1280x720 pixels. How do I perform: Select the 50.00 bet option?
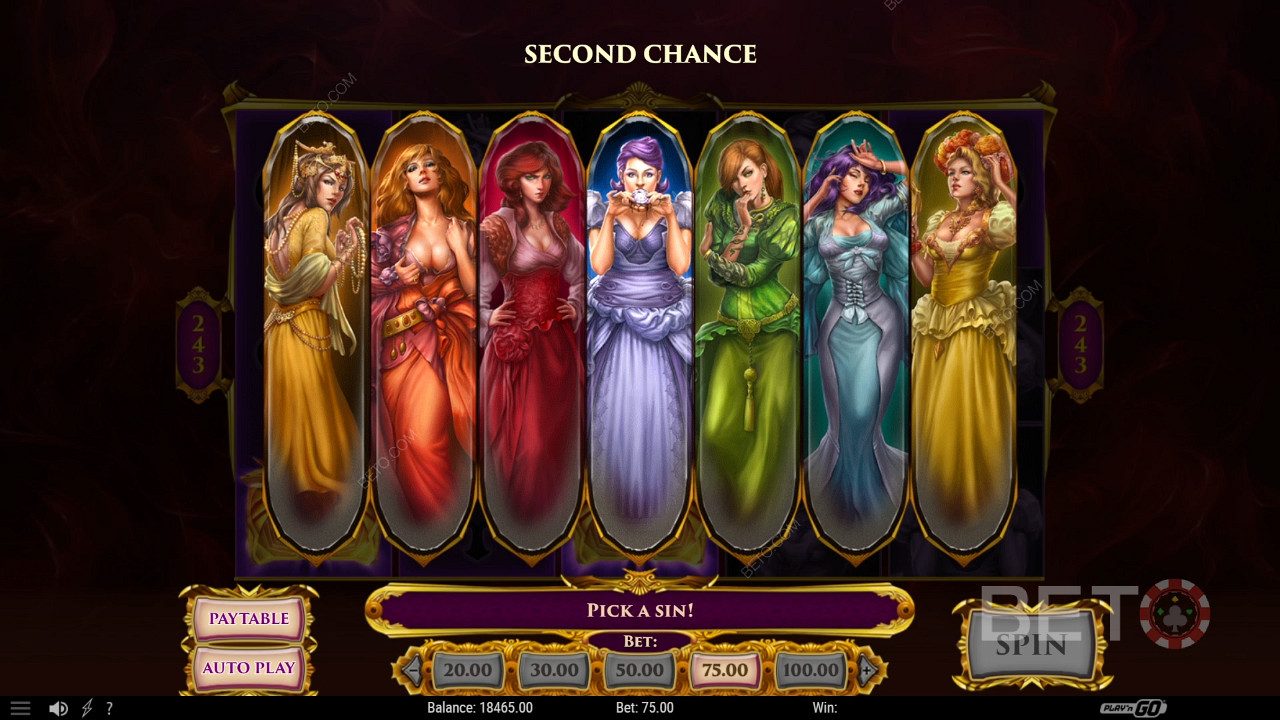pyautogui.click(x=639, y=670)
